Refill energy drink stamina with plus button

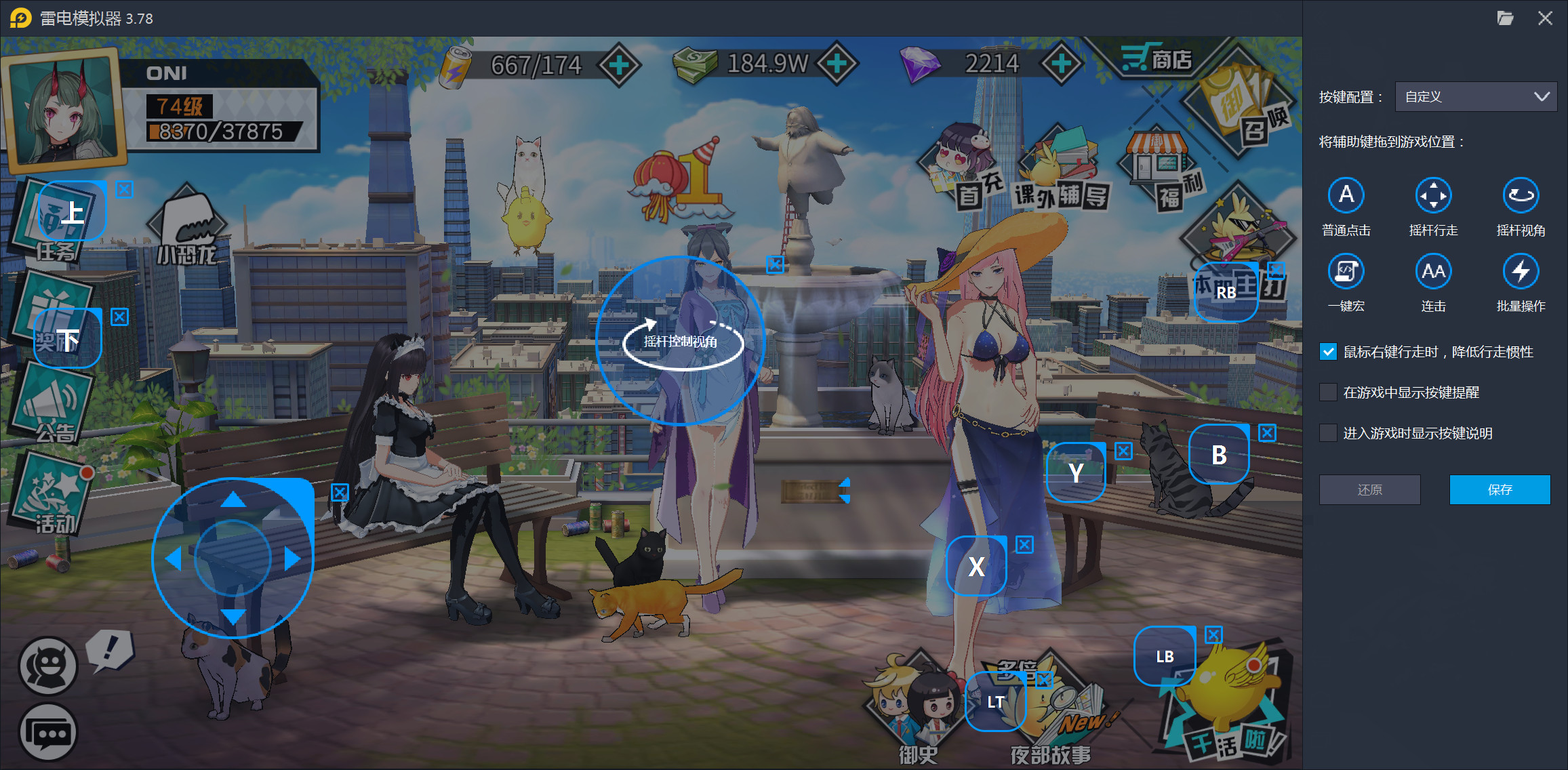[x=619, y=65]
